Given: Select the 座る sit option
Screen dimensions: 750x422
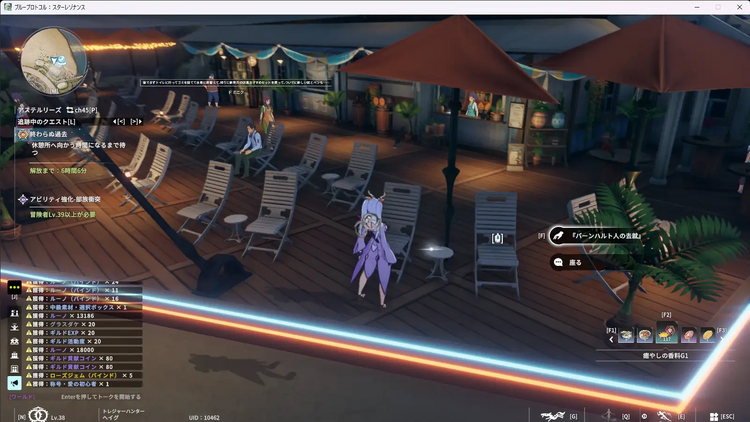Looking at the screenshot, I should pos(575,262).
